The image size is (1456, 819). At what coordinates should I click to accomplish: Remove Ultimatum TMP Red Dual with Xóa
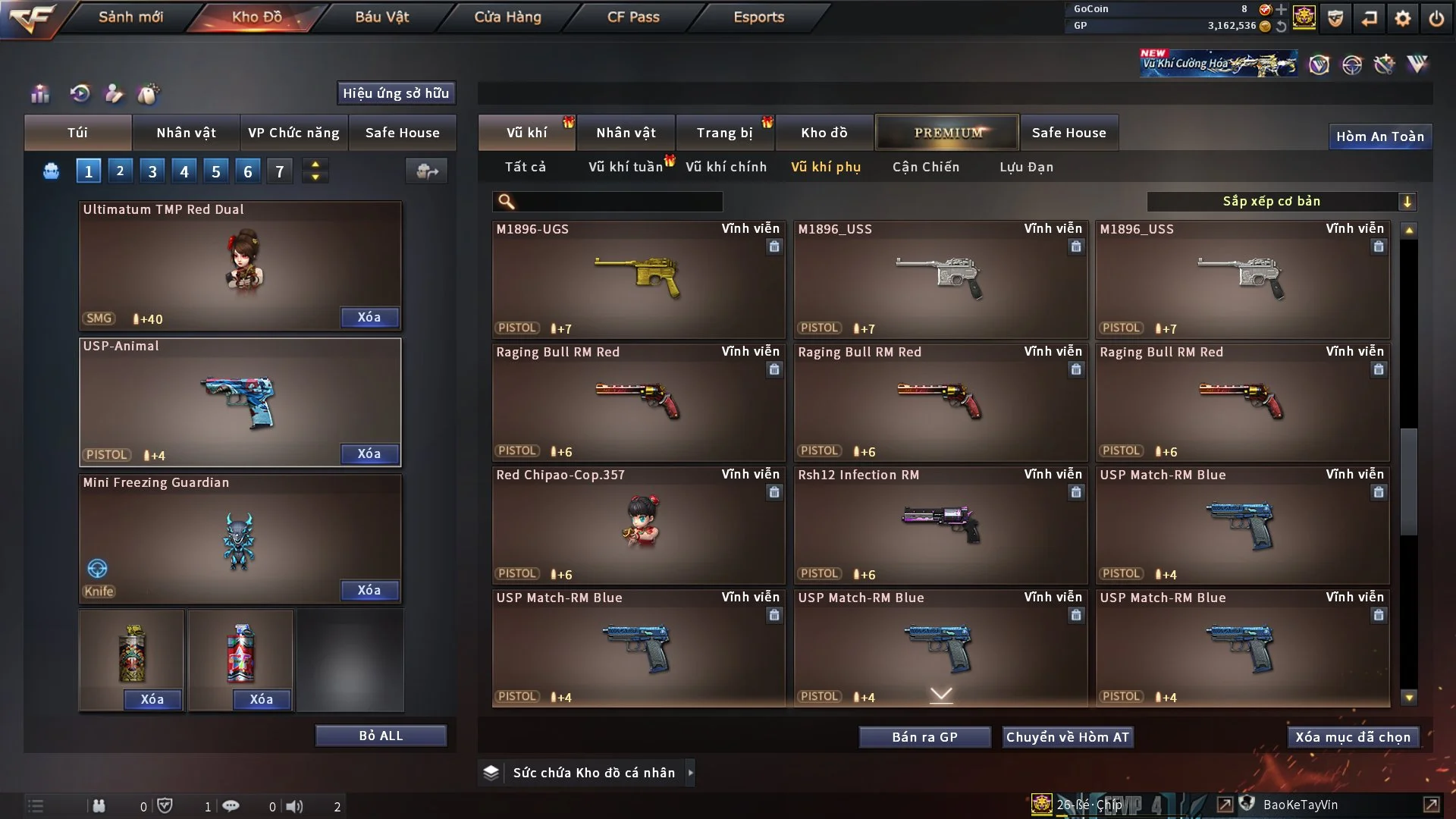369,317
